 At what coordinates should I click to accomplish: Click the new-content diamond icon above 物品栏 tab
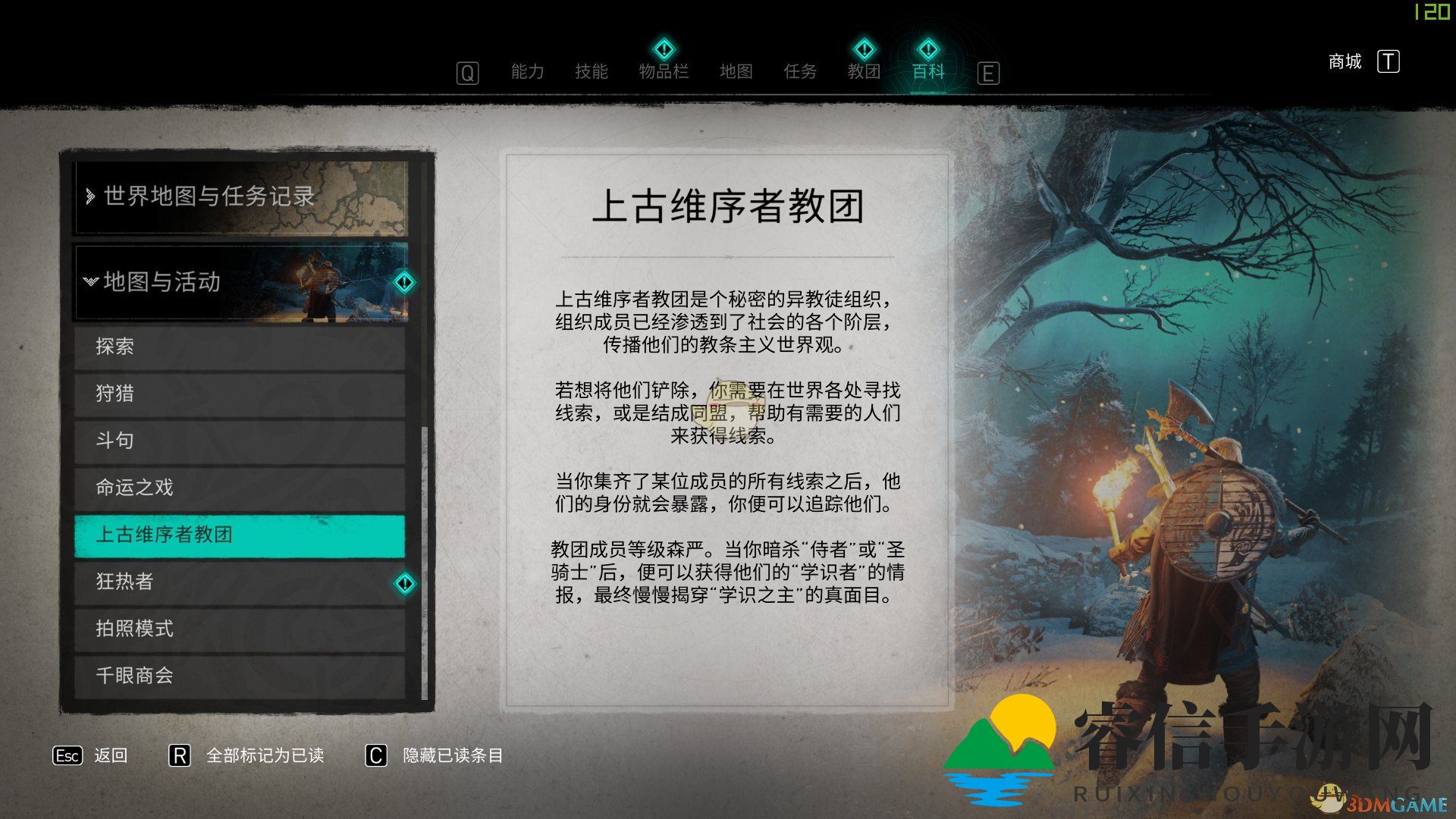click(x=664, y=49)
